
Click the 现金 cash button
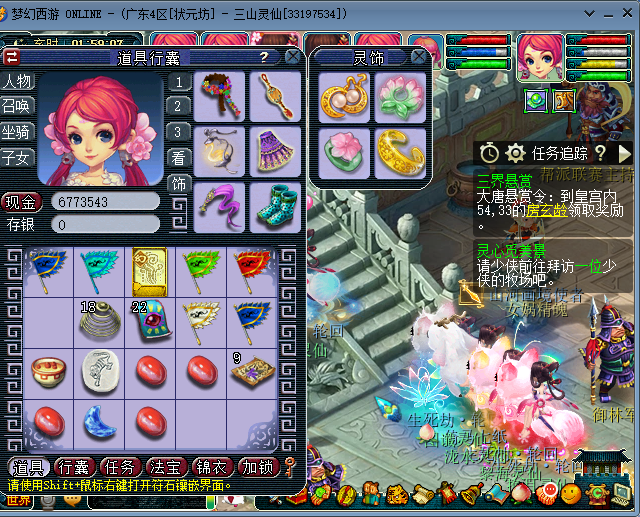click(x=22, y=201)
